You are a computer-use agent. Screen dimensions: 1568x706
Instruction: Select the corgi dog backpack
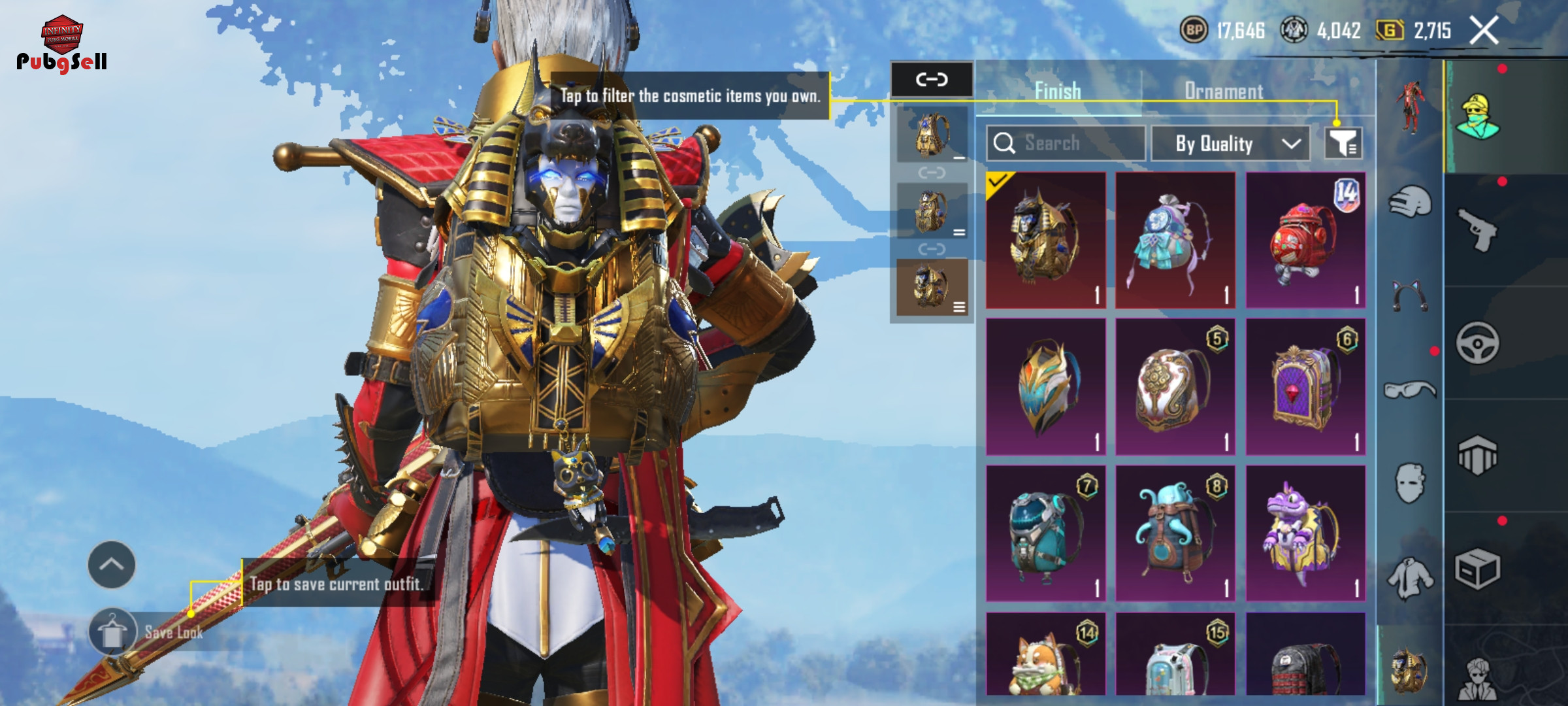click(1045, 654)
